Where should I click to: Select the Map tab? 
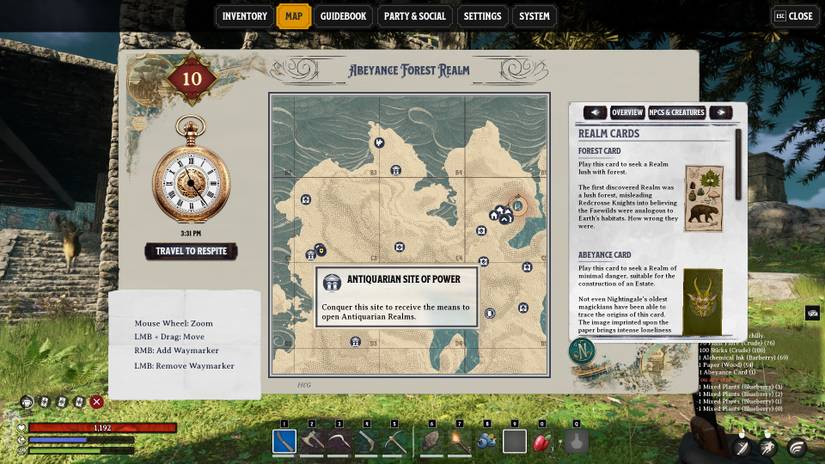[x=294, y=16]
